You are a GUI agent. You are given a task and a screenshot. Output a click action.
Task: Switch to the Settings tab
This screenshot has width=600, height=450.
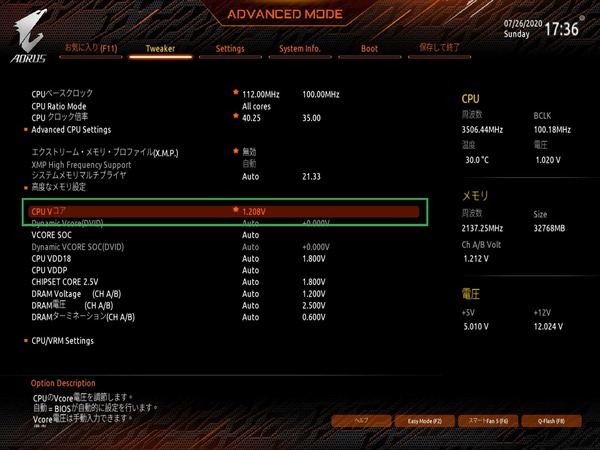pos(229,48)
